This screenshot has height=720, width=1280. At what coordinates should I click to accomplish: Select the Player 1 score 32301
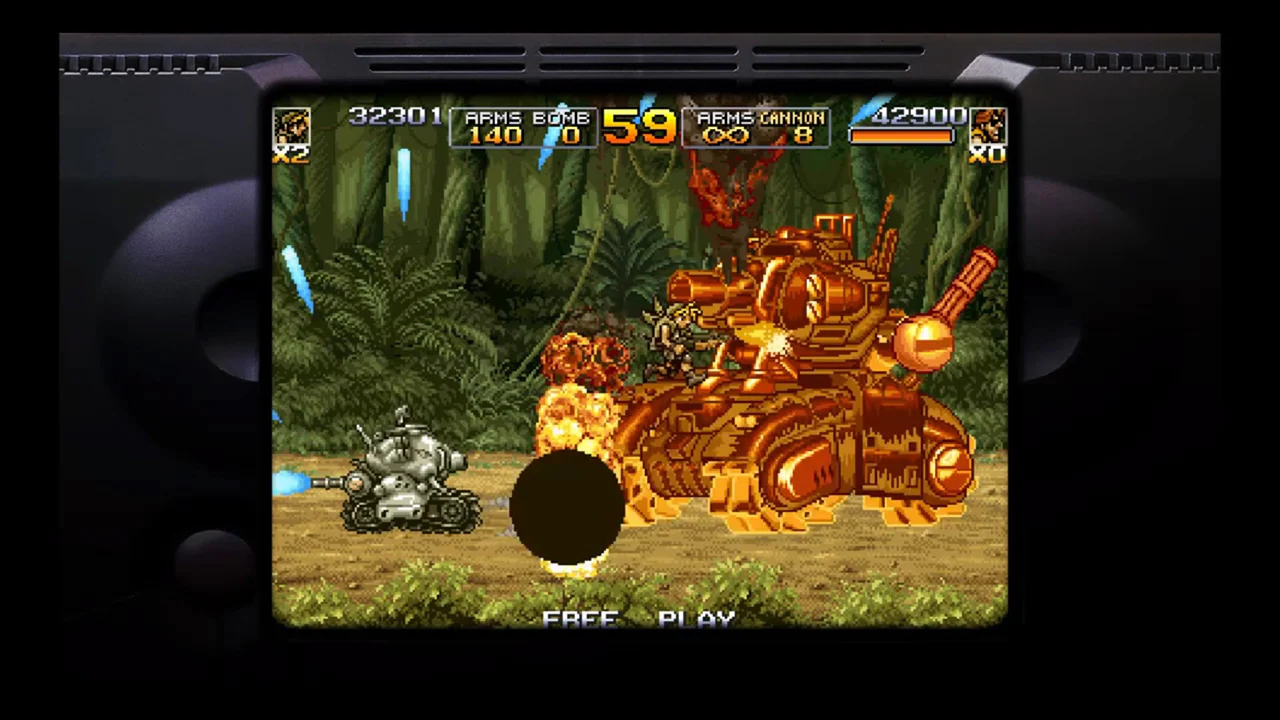click(x=396, y=117)
